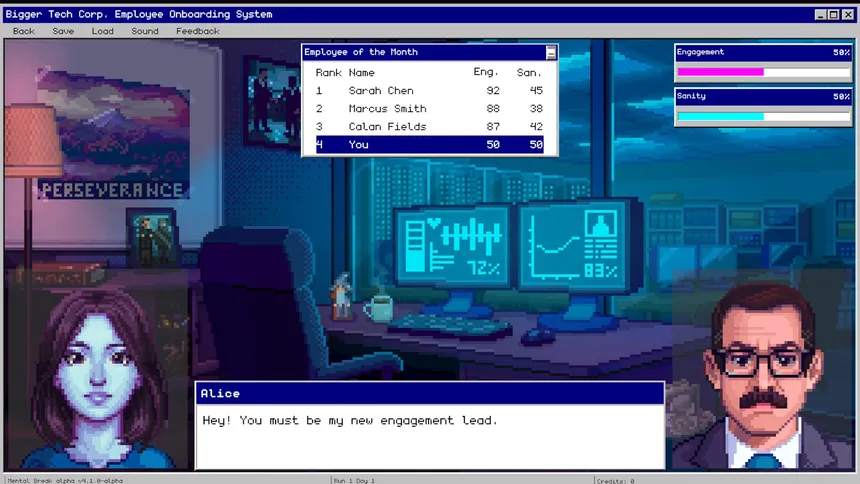Viewport: 860px width, 484px height.
Task: Open the Load menu item
Action: pos(103,31)
